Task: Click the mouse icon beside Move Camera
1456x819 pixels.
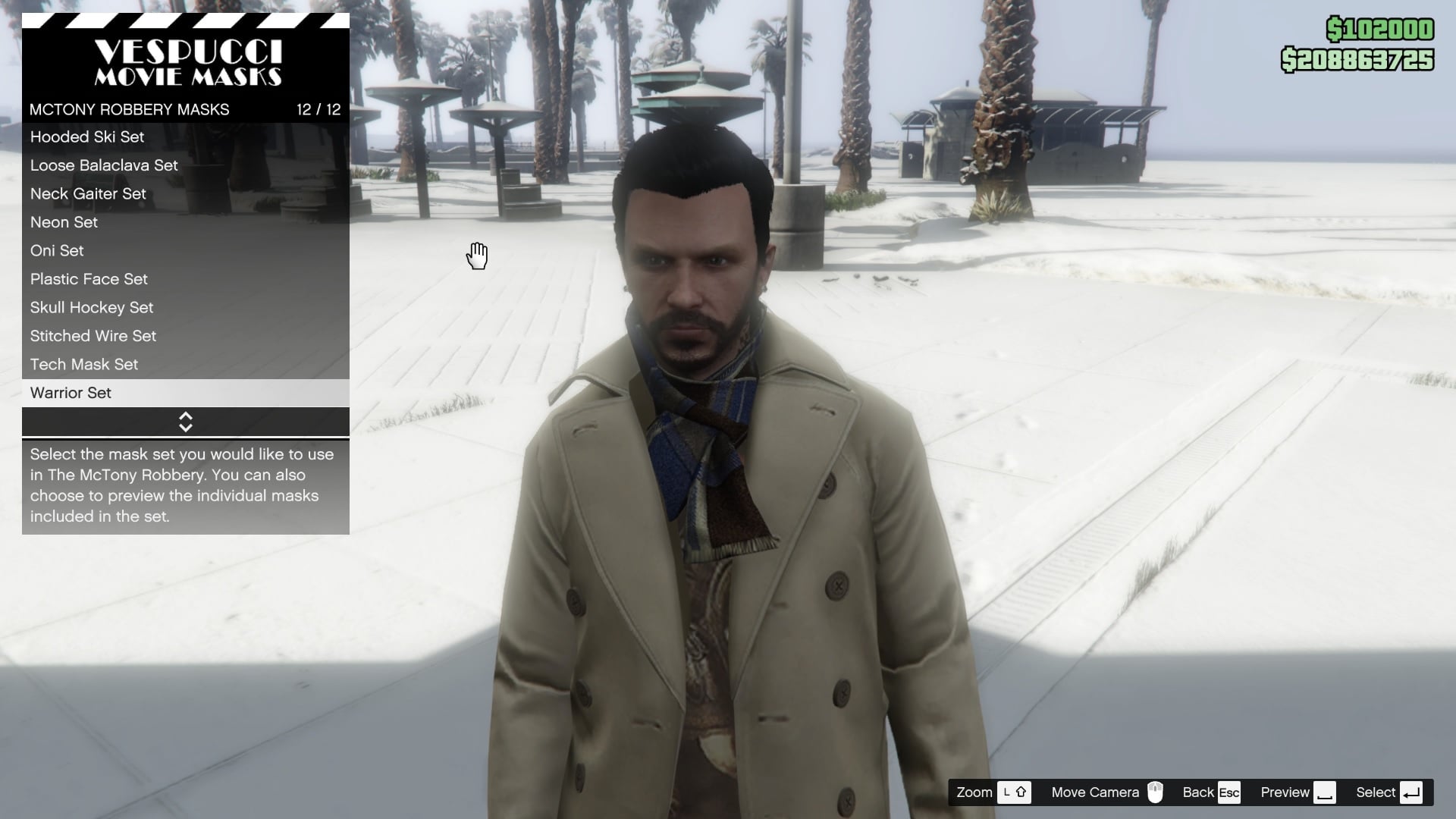Action: [x=1156, y=792]
